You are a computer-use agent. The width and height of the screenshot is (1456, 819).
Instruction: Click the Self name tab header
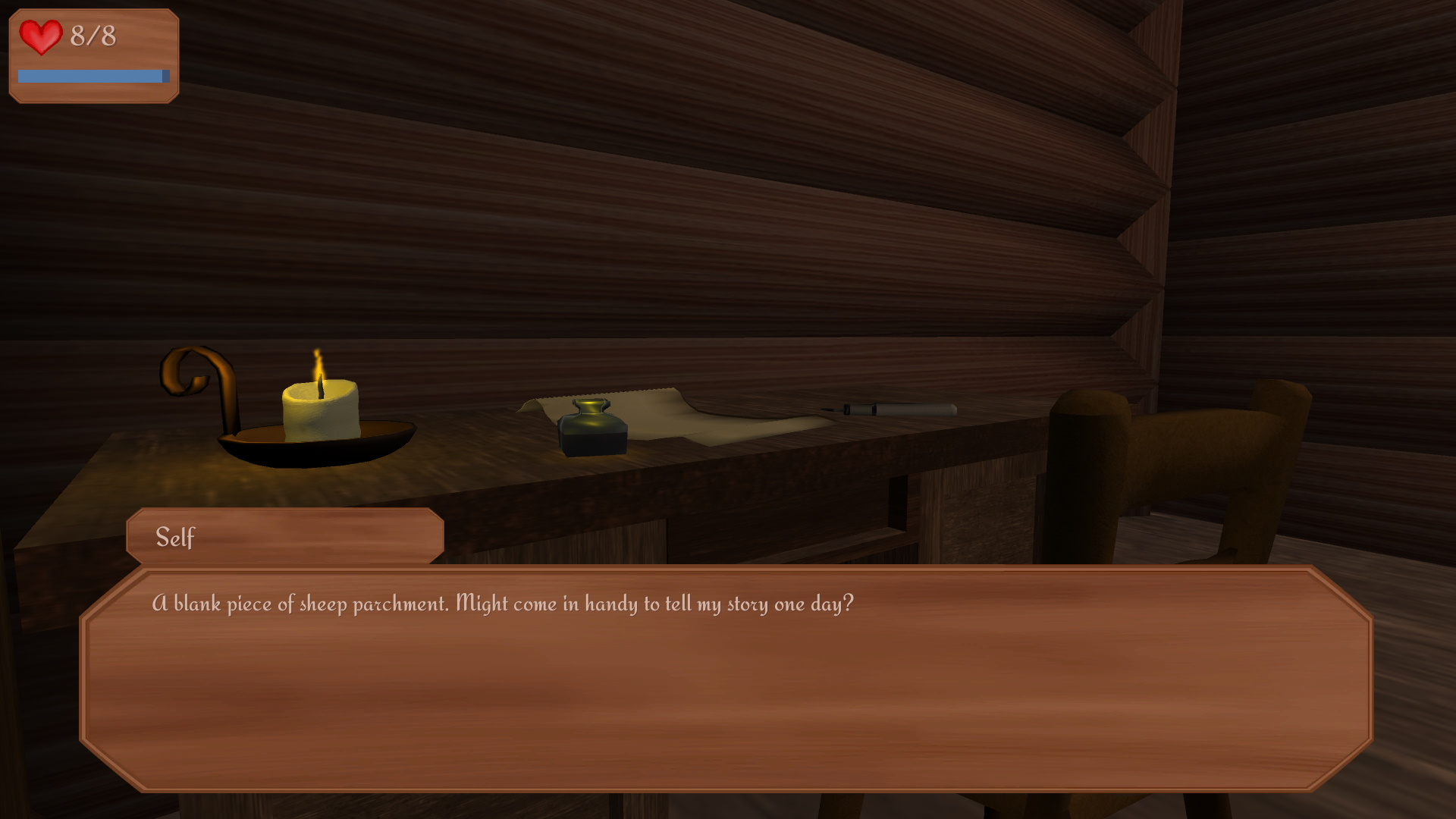pos(174,535)
